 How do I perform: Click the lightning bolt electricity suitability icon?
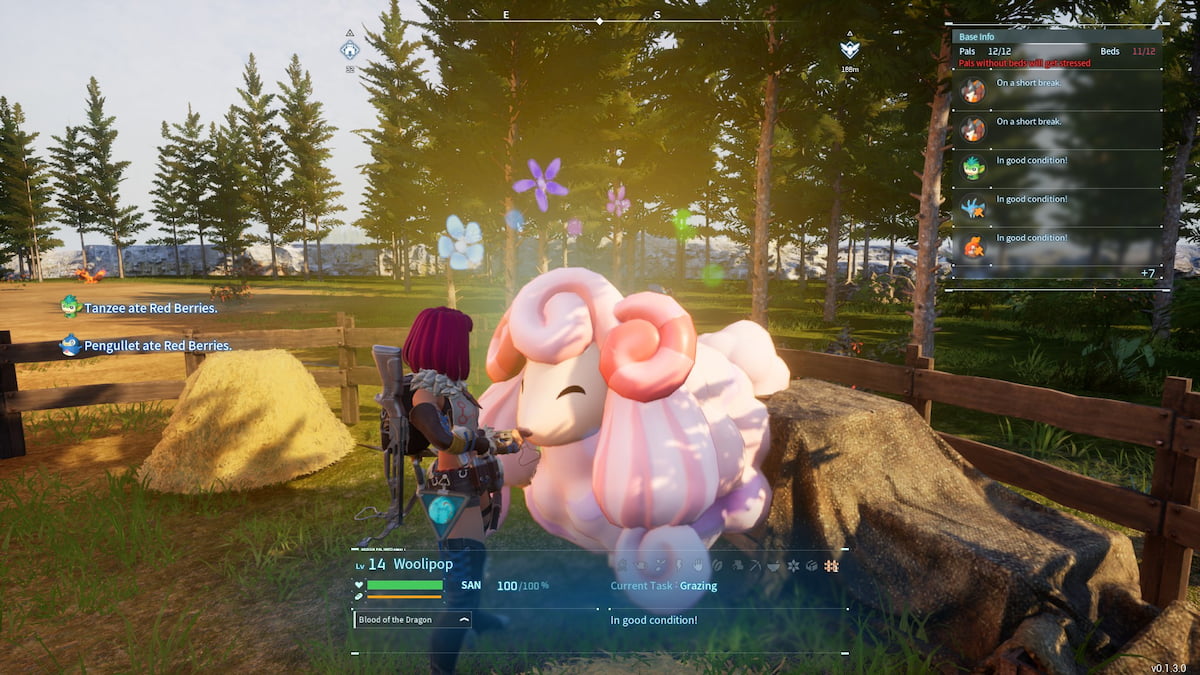(x=676, y=565)
